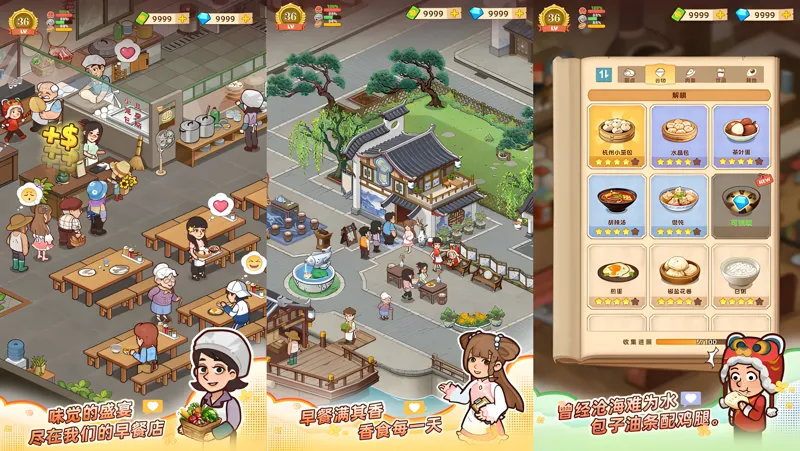This screenshot has width=800, height=451.
Task: Open the meat steak (肉类) tab
Action: (x=689, y=74)
